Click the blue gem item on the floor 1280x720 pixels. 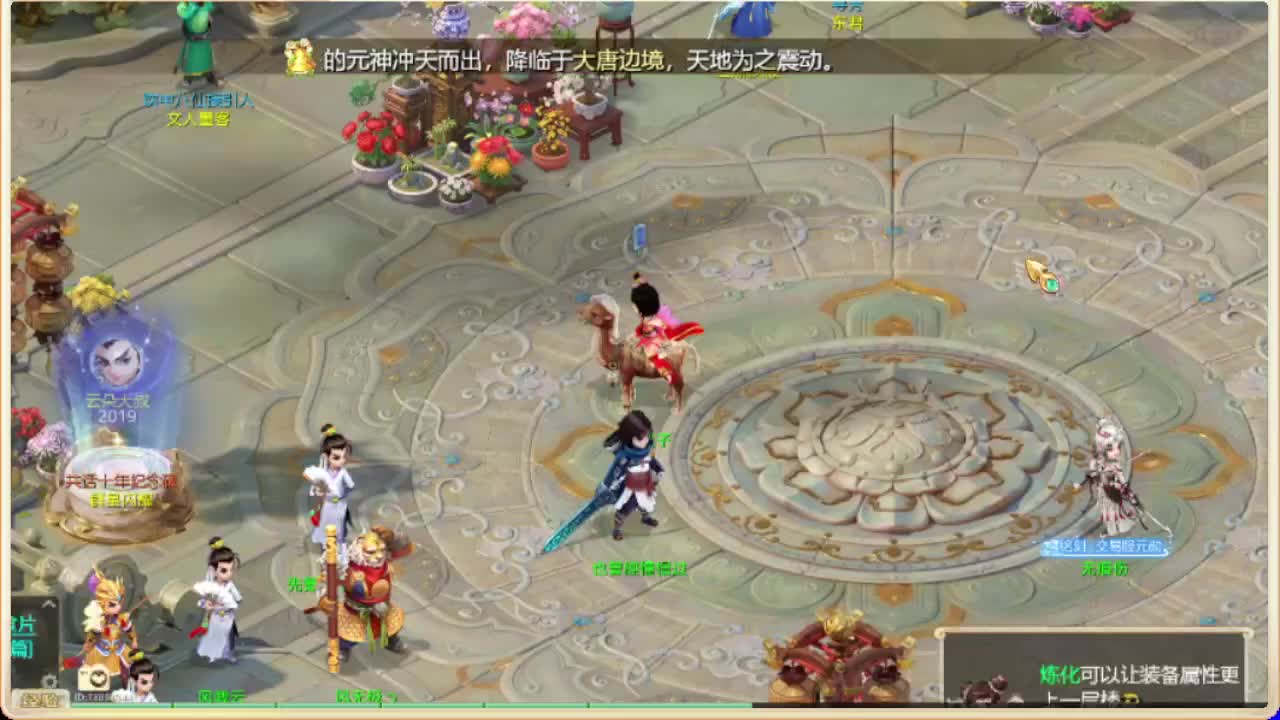[637, 237]
